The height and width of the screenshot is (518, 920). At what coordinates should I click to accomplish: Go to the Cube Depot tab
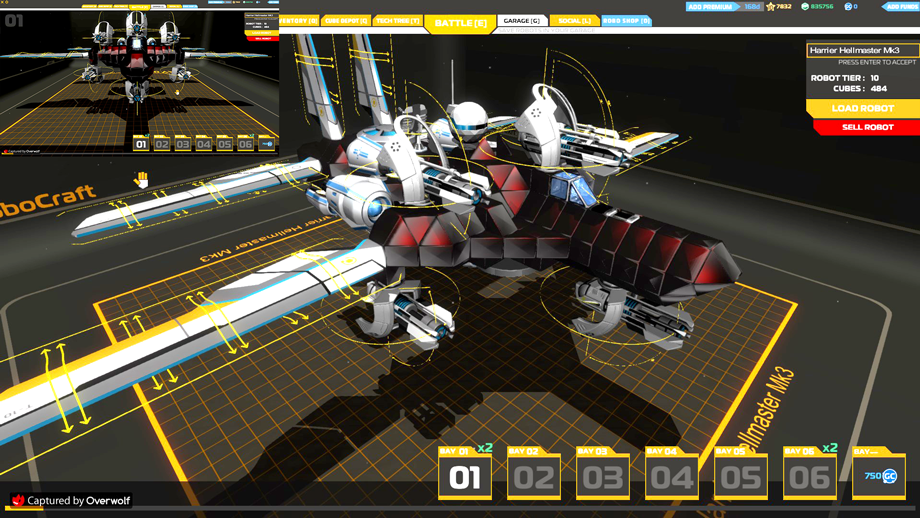[x=346, y=21]
